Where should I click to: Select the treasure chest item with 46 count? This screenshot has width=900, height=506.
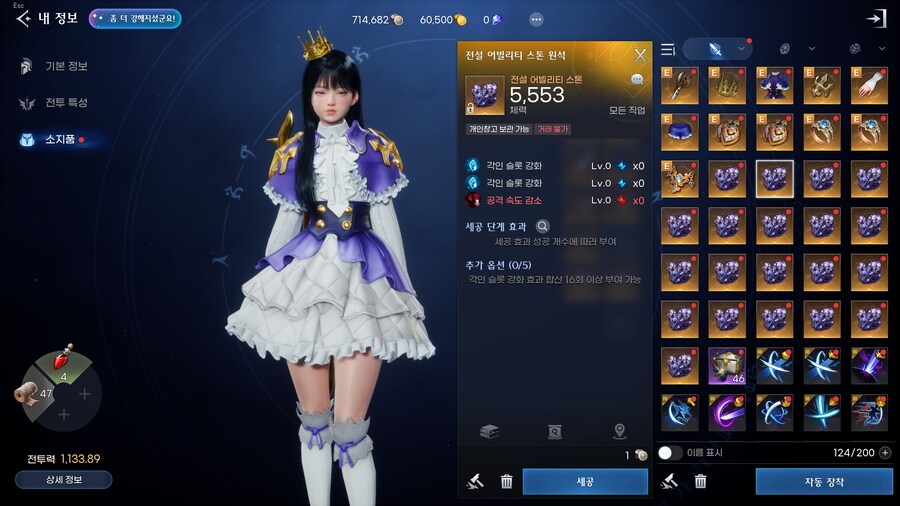pyautogui.click(x=726, y=365)
